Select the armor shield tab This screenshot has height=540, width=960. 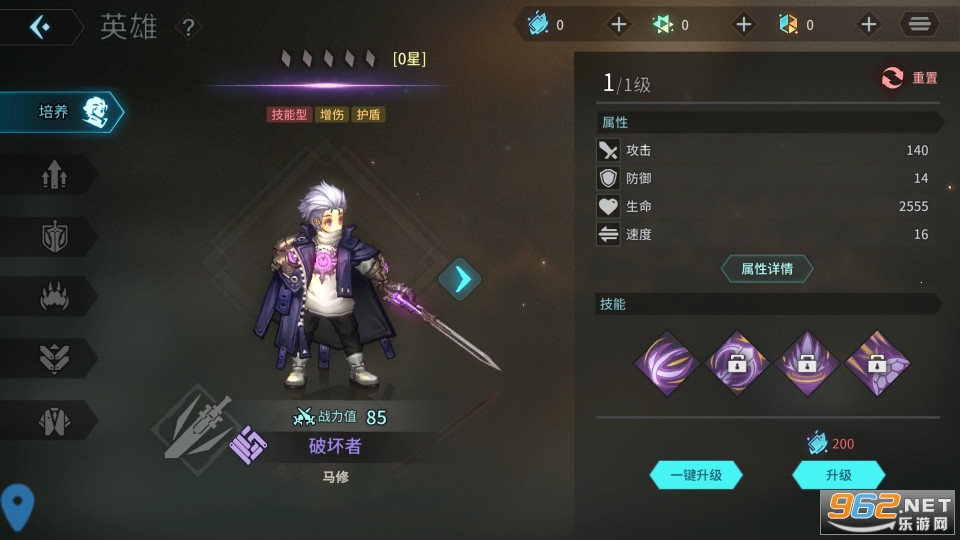(54, 237)
